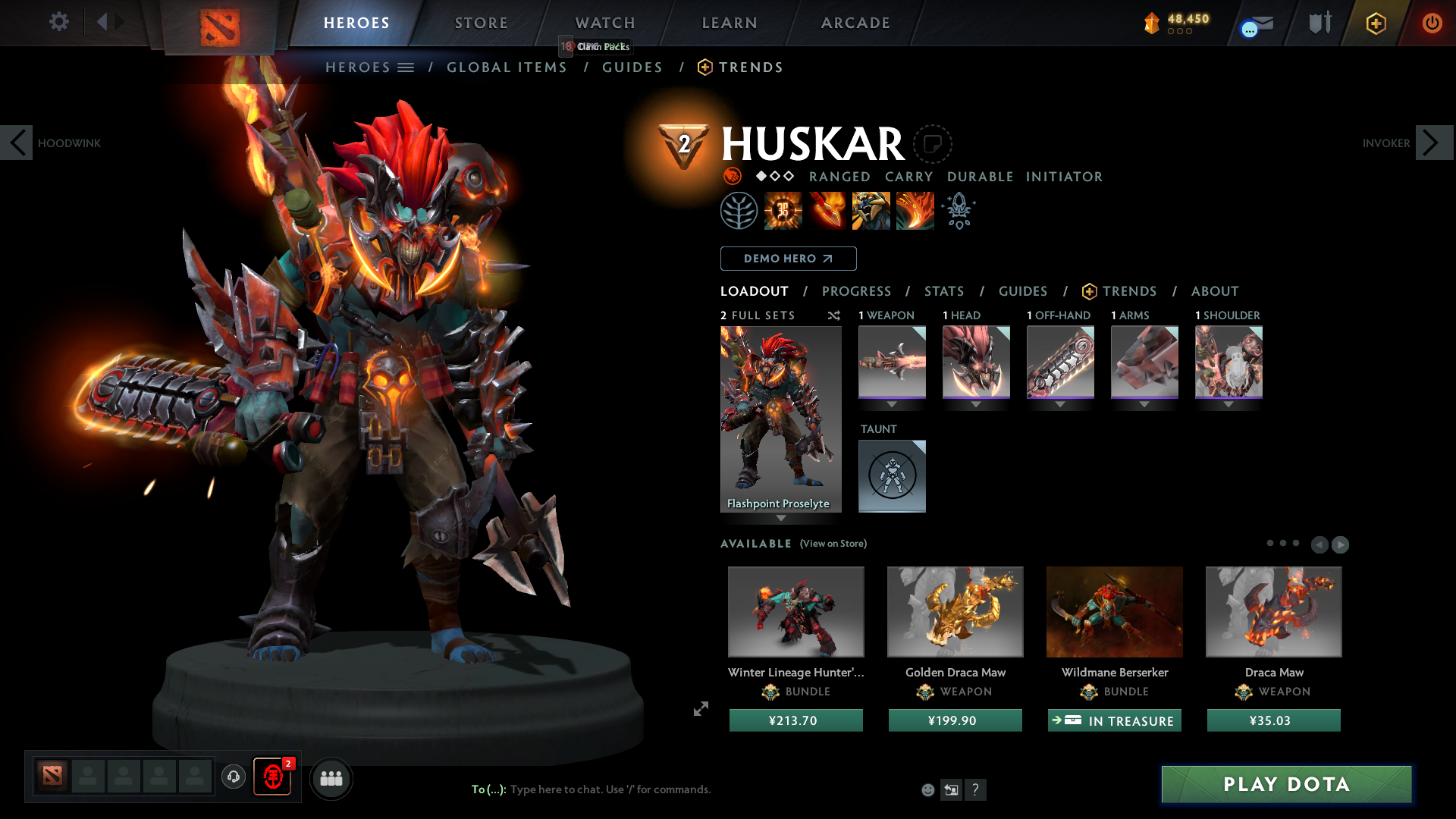The height and width of the screenshot is (819, 1456).
Task: Open the Taunt slot
Action: click(x=892, y=475)
